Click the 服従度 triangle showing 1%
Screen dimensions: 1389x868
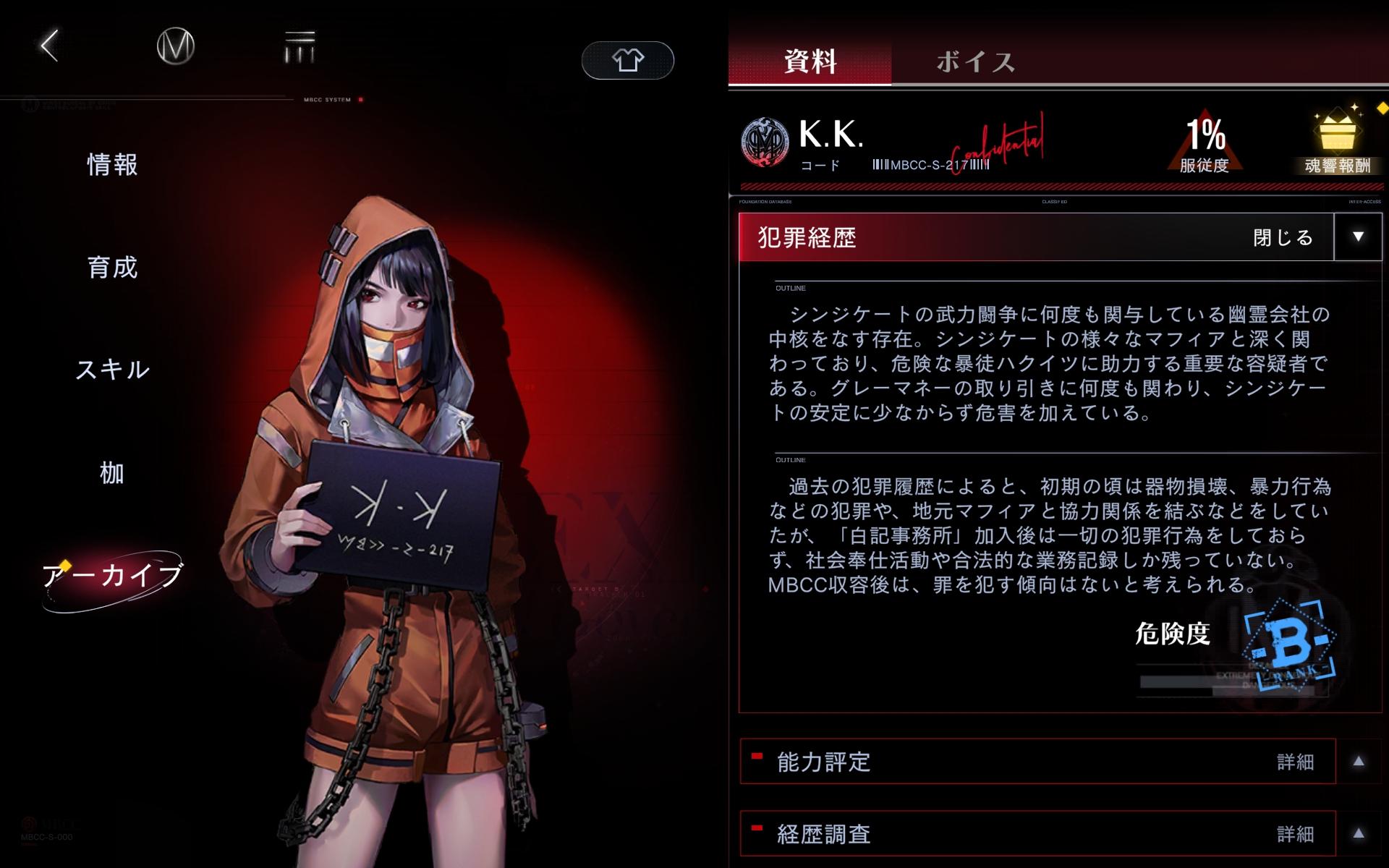point(1205,142)
